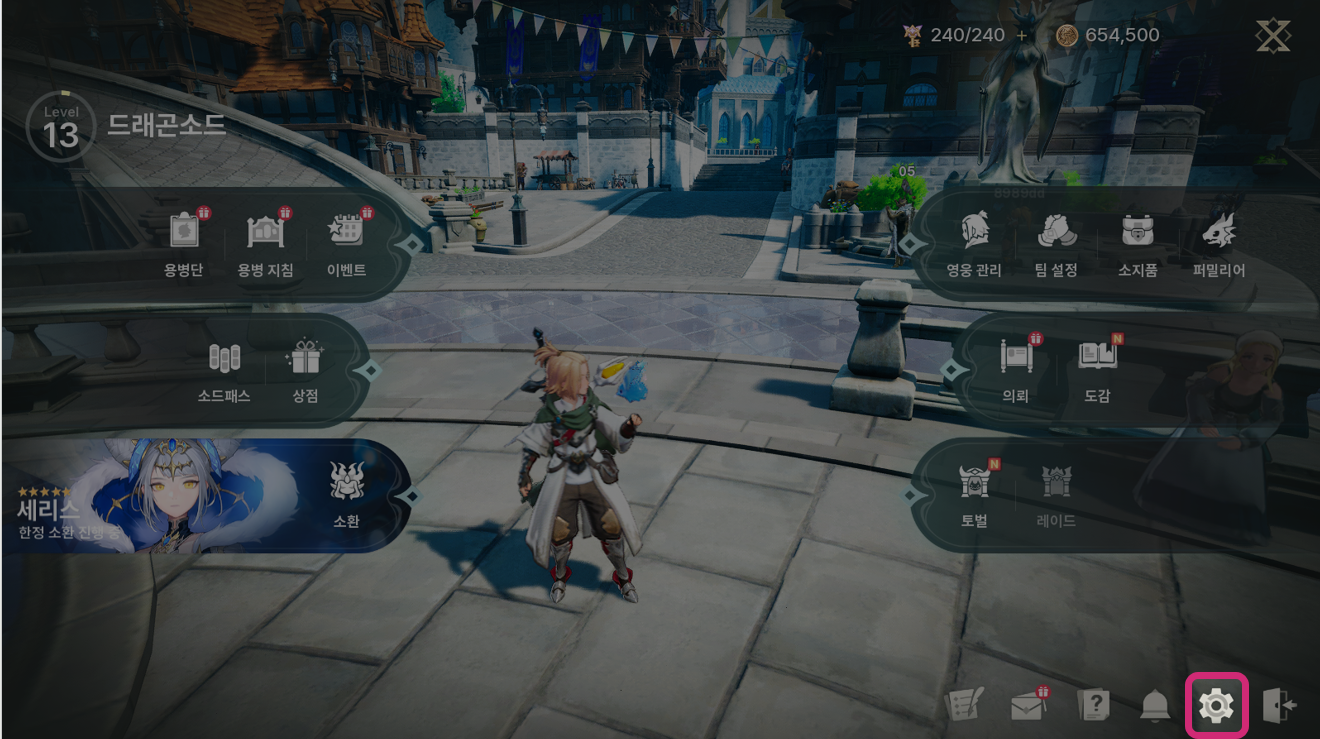1320x739 pixels.
Task: Open the help question mark icon
Action: click(x=1093, y=706)
